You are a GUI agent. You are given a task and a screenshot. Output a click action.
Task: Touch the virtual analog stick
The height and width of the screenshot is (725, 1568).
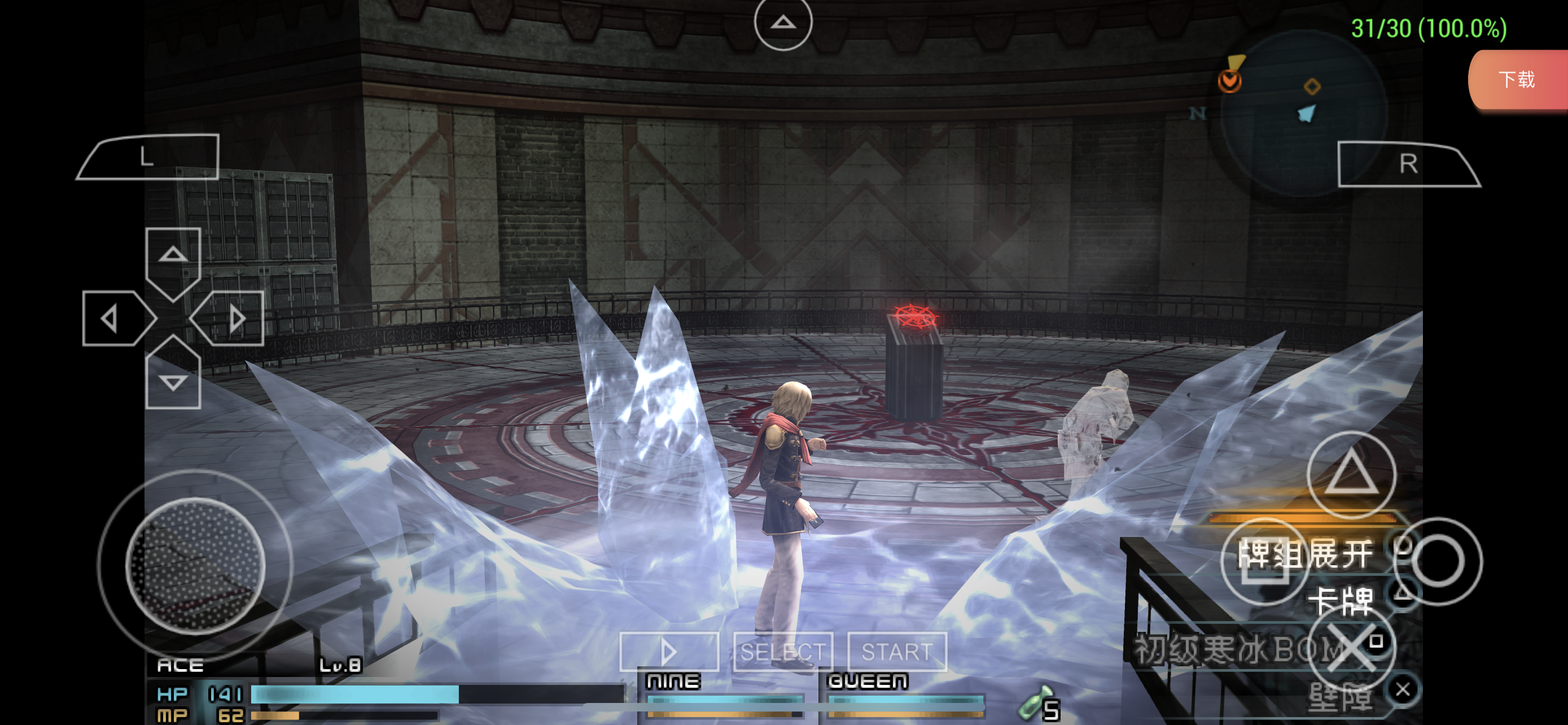(195, 565)
